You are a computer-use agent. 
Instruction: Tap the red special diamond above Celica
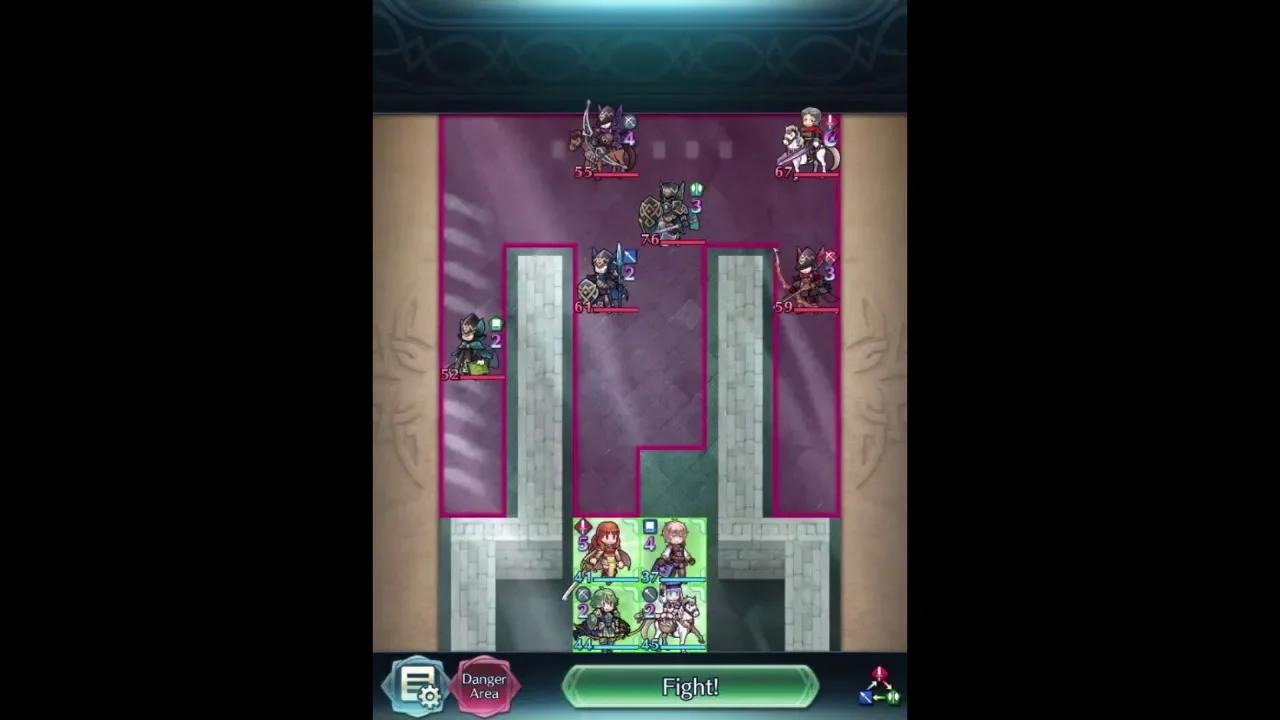[582, 525]
